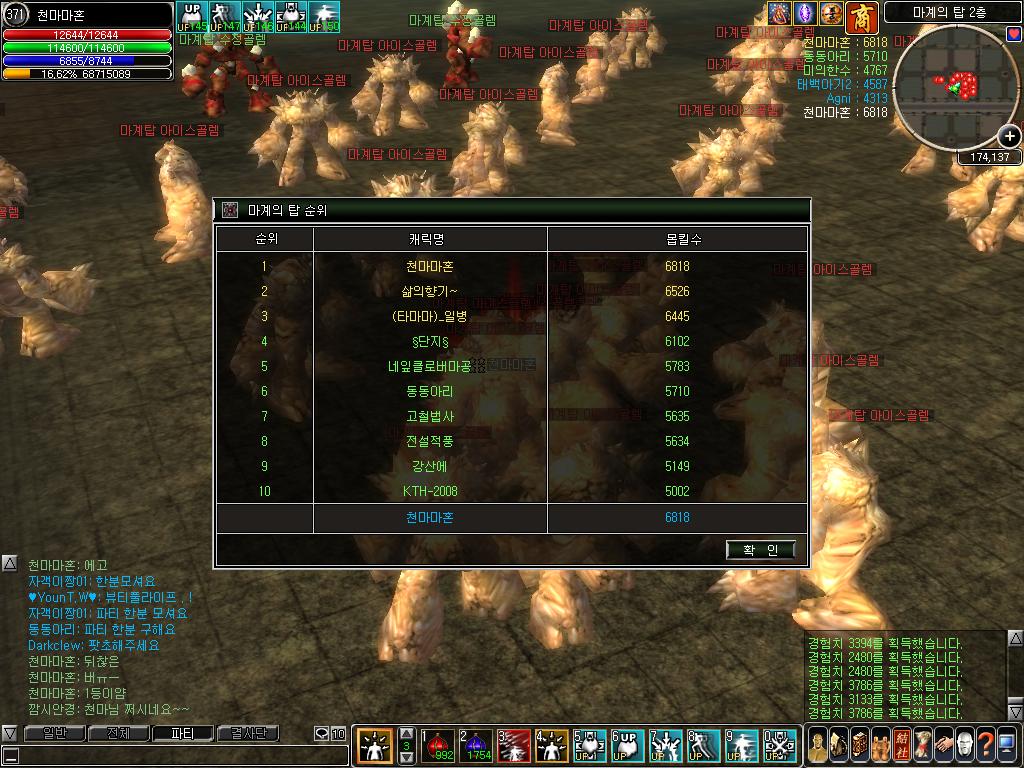Switch chat to the 전체 tab
This screenshot has height=768, width=1024.
point(118,734)
